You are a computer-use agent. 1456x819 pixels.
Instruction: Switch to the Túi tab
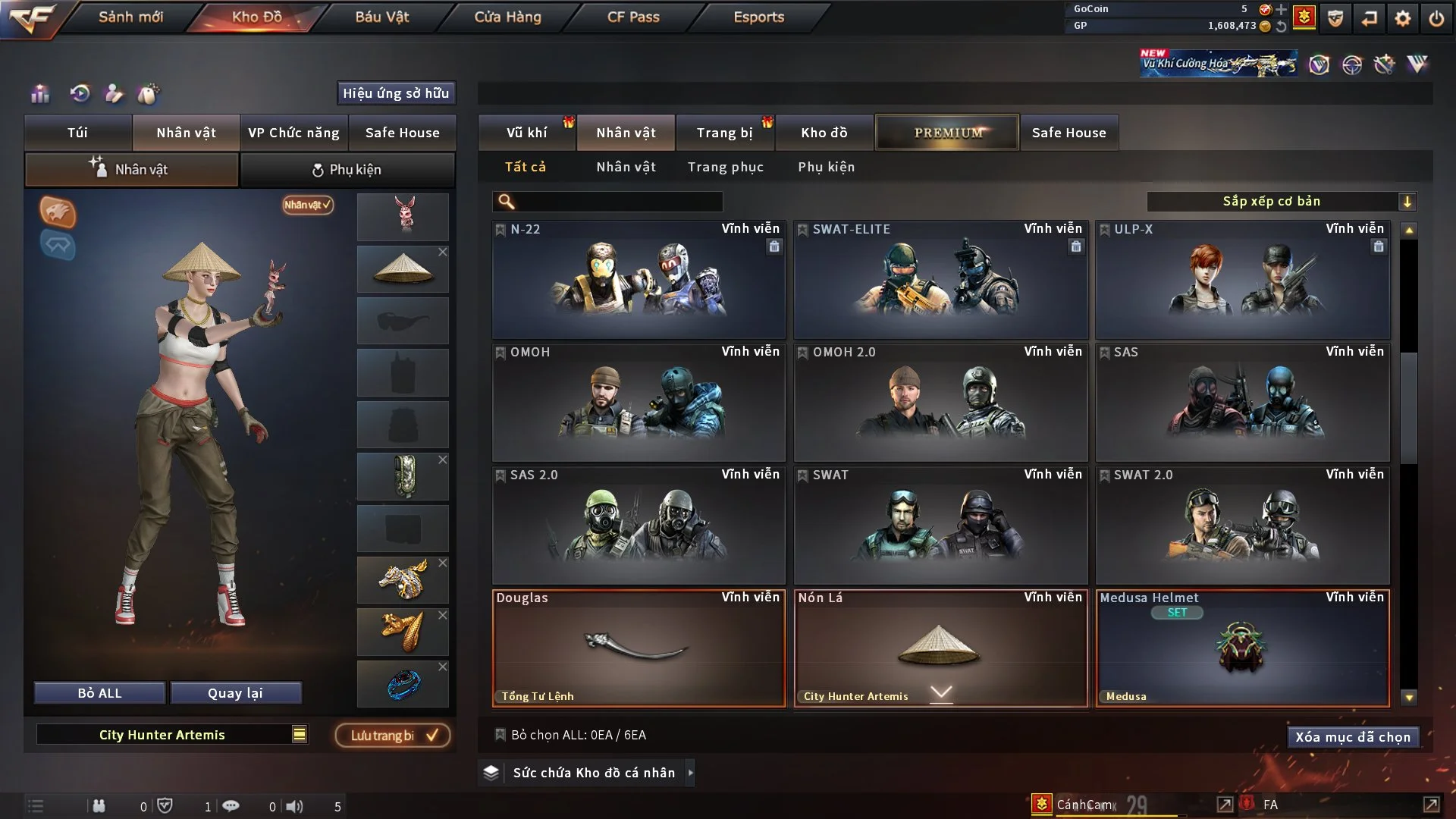(77, 133)
